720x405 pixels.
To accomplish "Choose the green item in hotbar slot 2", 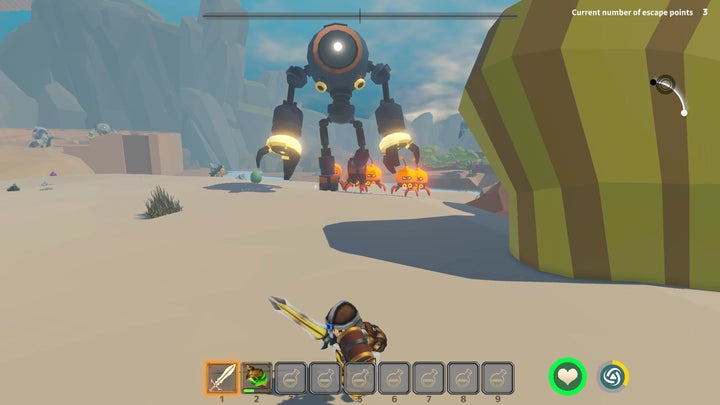I will point(256,377).
